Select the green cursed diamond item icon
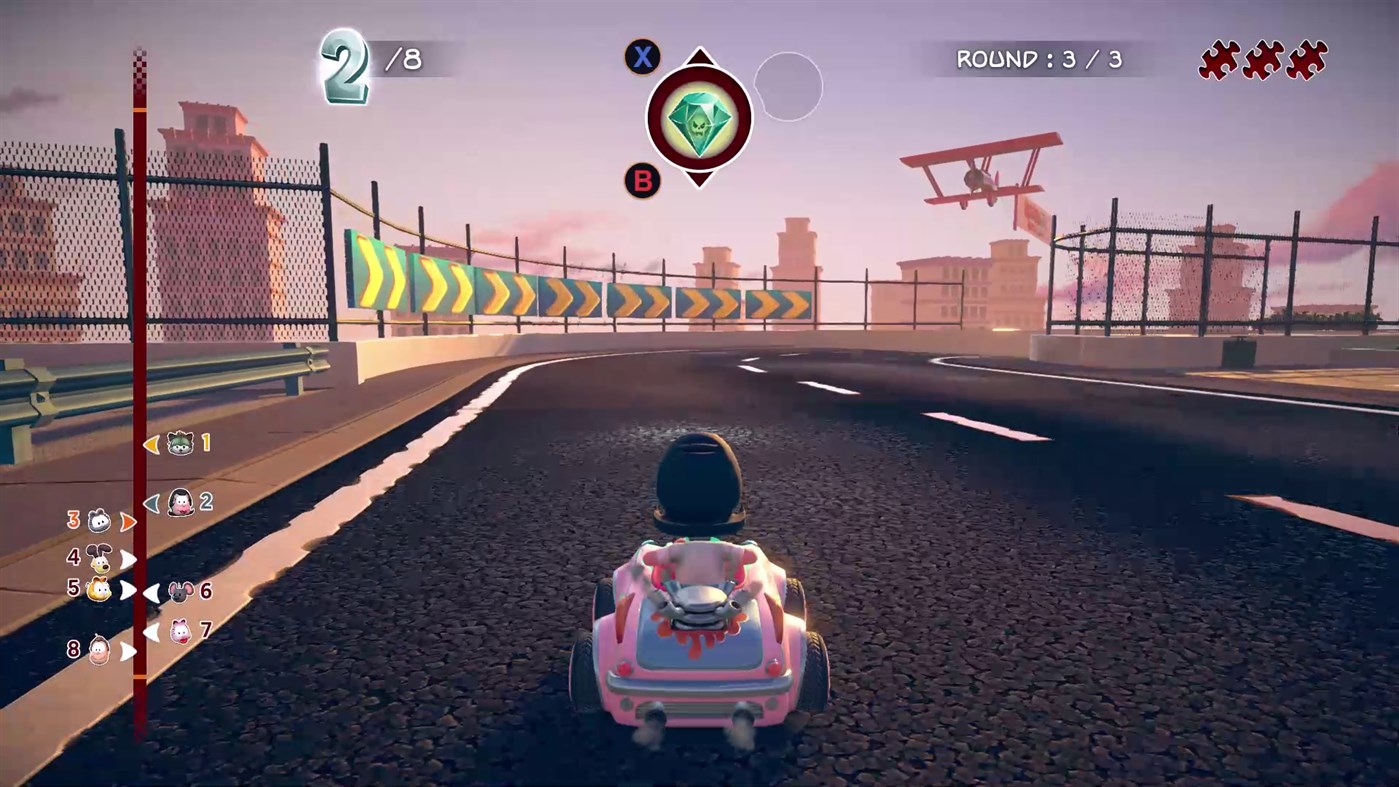Viewport: 1399px width, 787px height. pyautogui.click(x=700, y=117)
